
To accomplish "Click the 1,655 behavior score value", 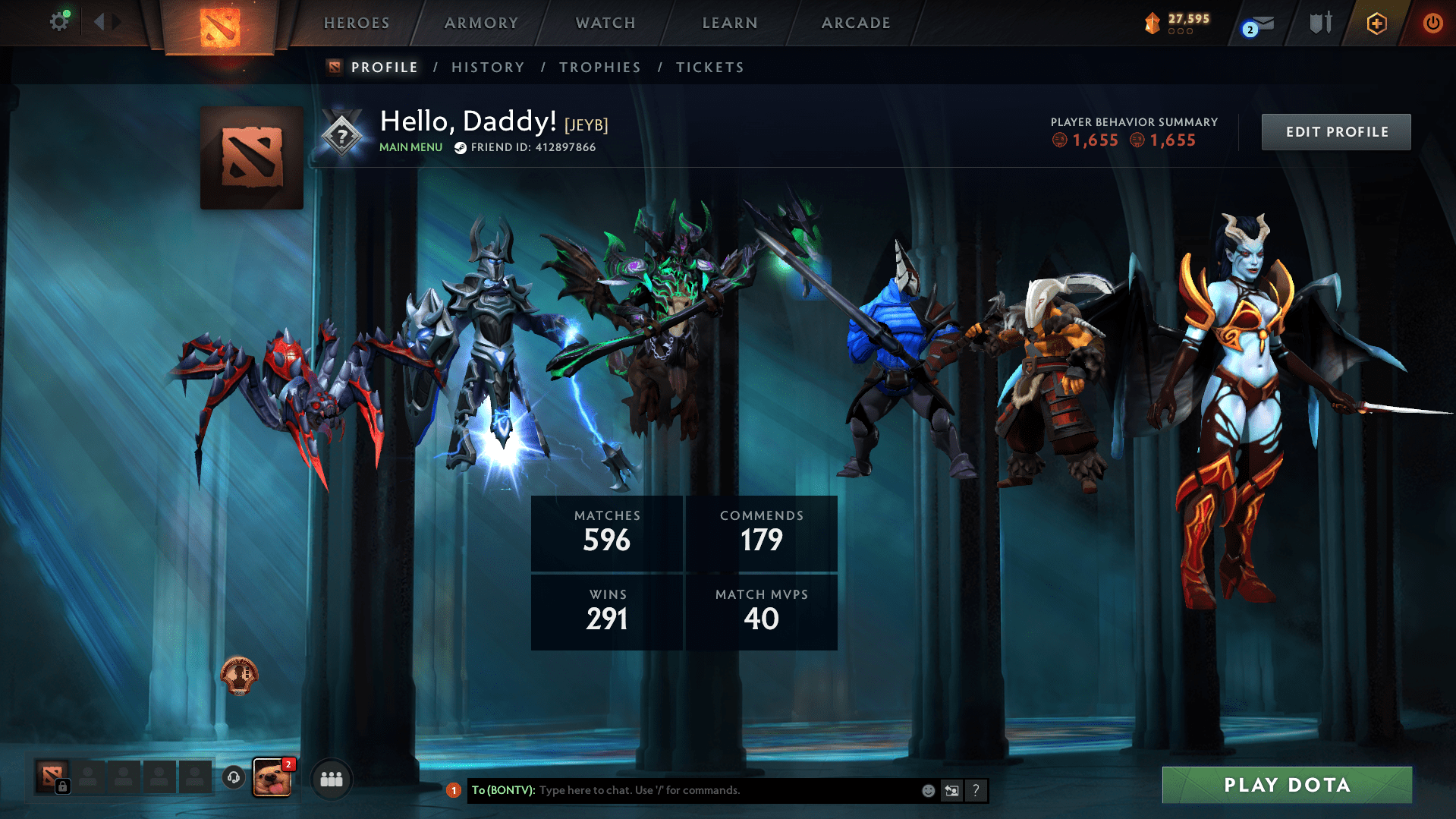I will 1095,140.
